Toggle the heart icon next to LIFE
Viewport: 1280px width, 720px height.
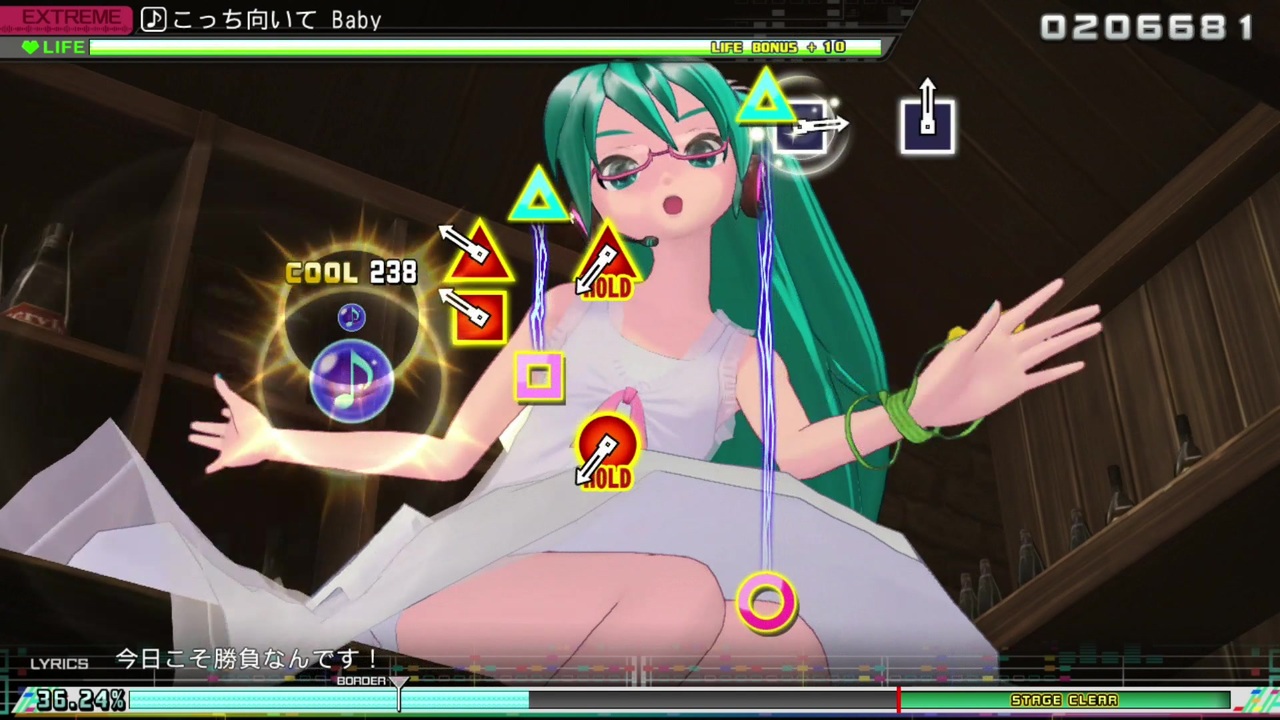[30, 46]
